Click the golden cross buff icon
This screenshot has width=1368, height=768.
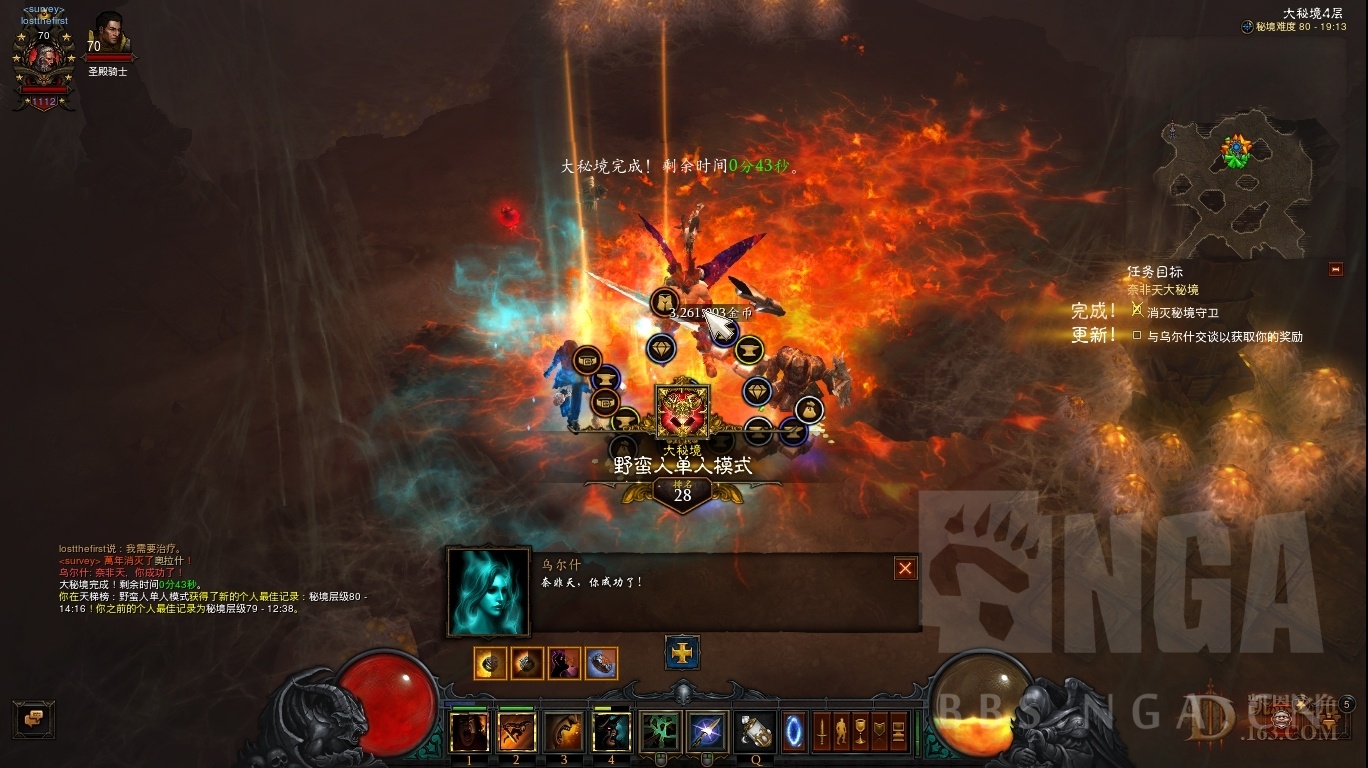point(683,652)
